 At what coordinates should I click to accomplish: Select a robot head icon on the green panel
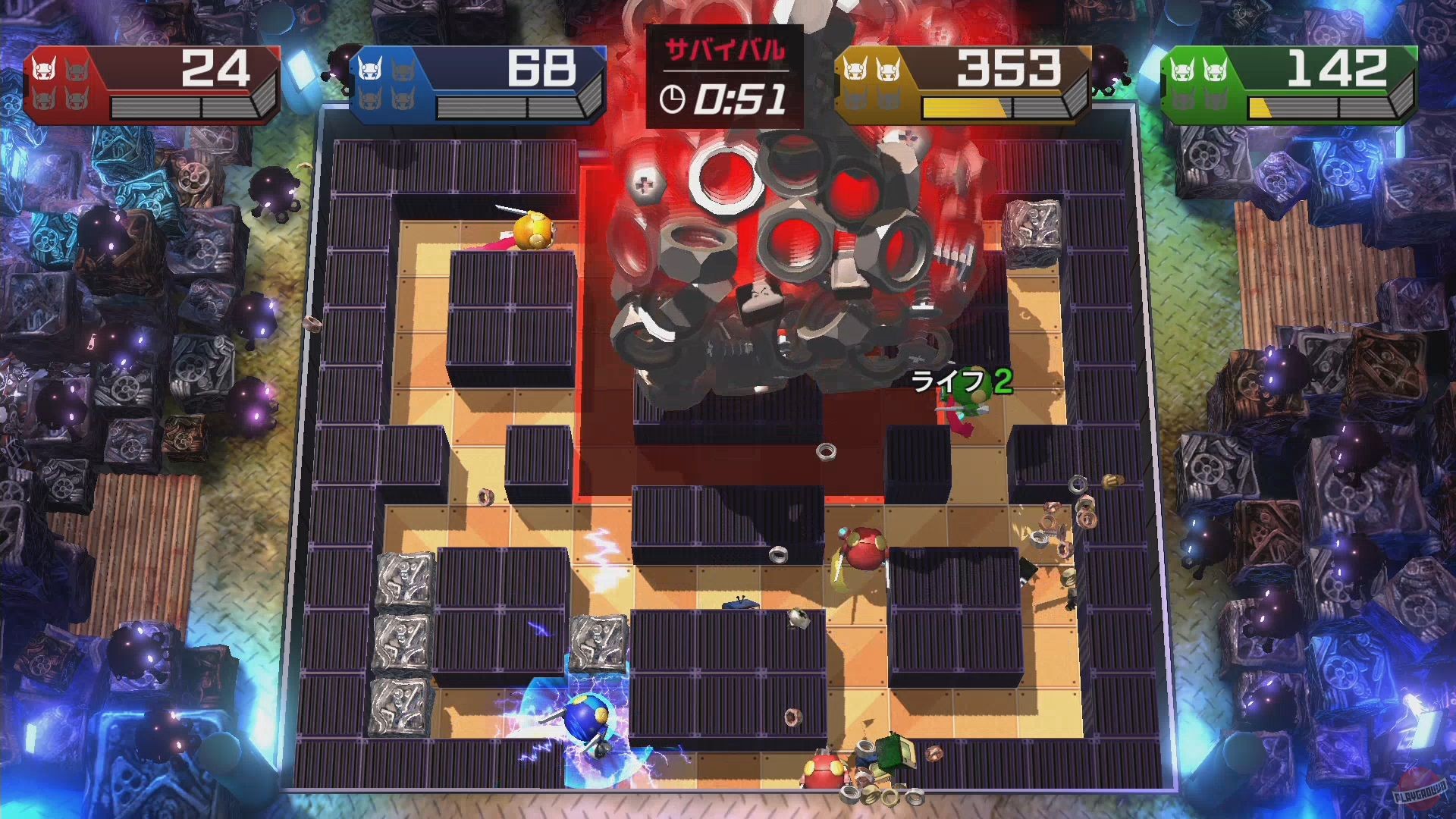[x=1184, y=71]
